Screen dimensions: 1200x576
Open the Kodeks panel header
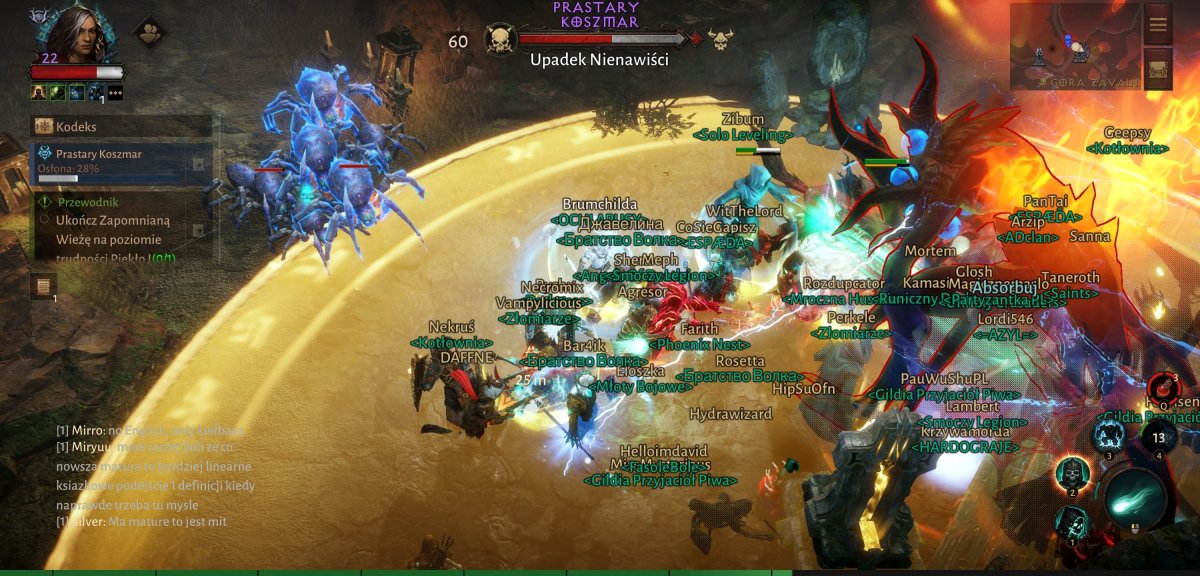click(122, 126)
